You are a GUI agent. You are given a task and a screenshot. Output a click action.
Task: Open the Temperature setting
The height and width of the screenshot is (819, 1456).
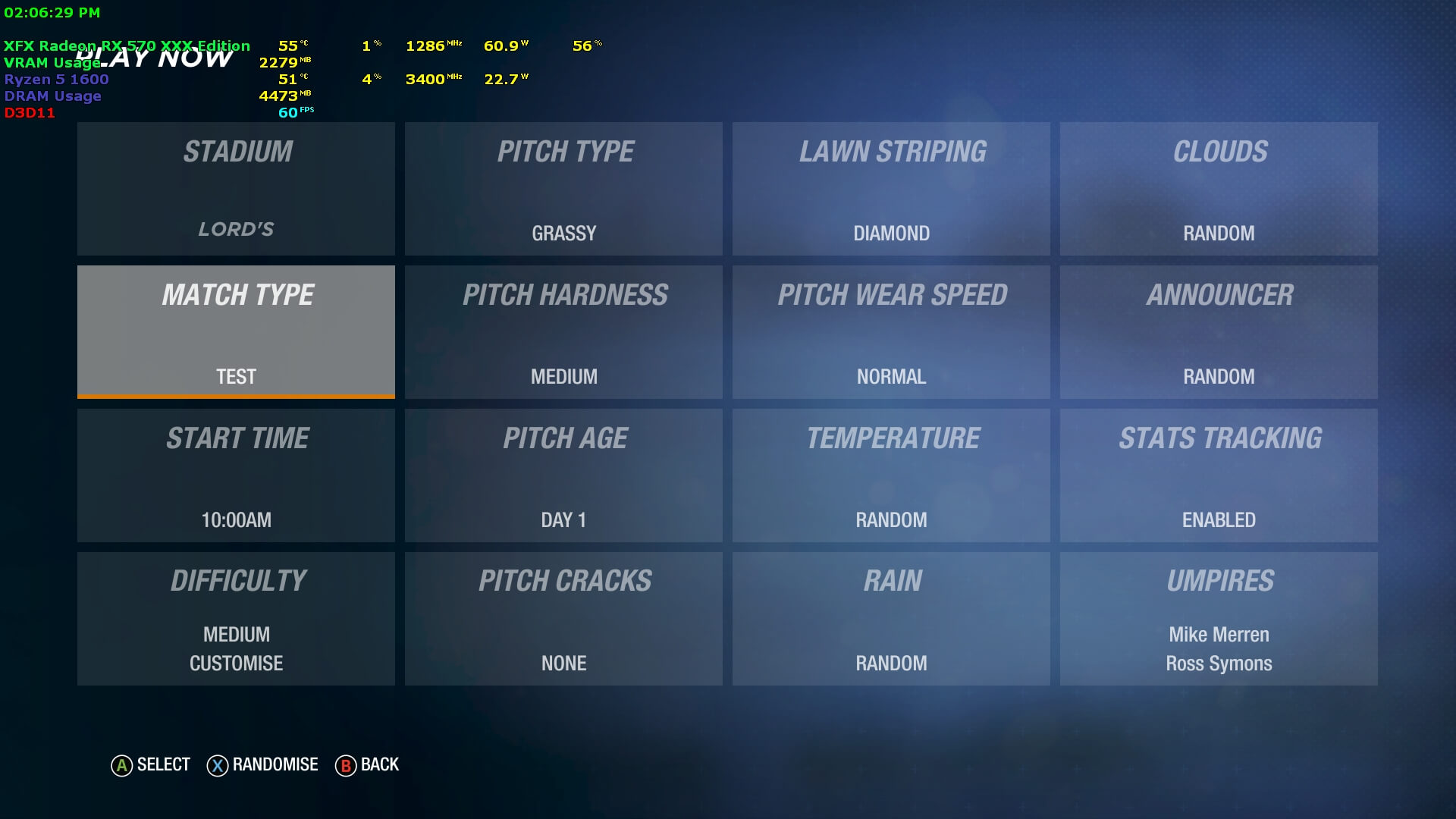click(x=891, y=475)
